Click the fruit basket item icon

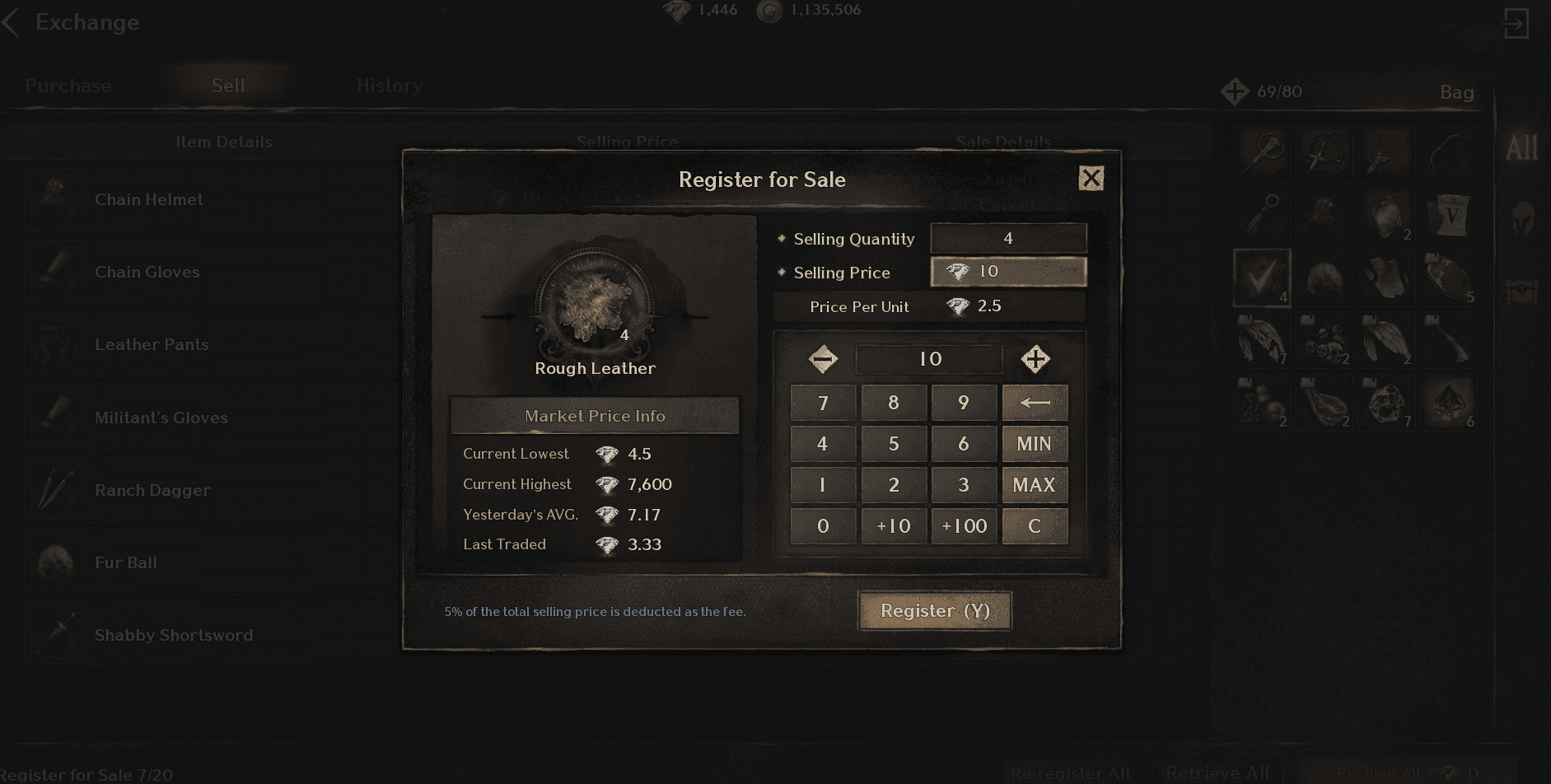pyautogui.click(x=1263, y=404)
